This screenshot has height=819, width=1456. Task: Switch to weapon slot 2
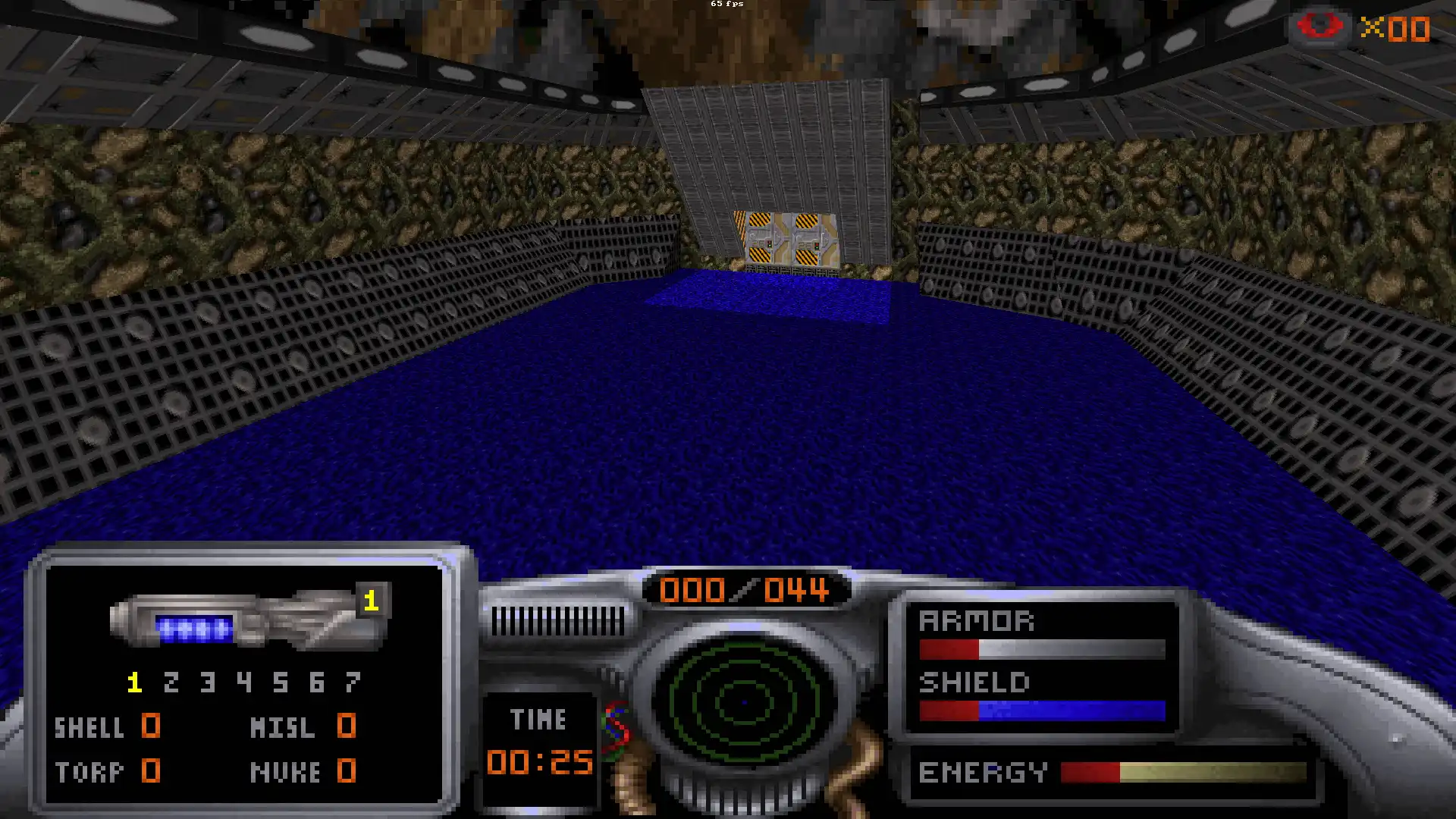(x=171, y=682)
